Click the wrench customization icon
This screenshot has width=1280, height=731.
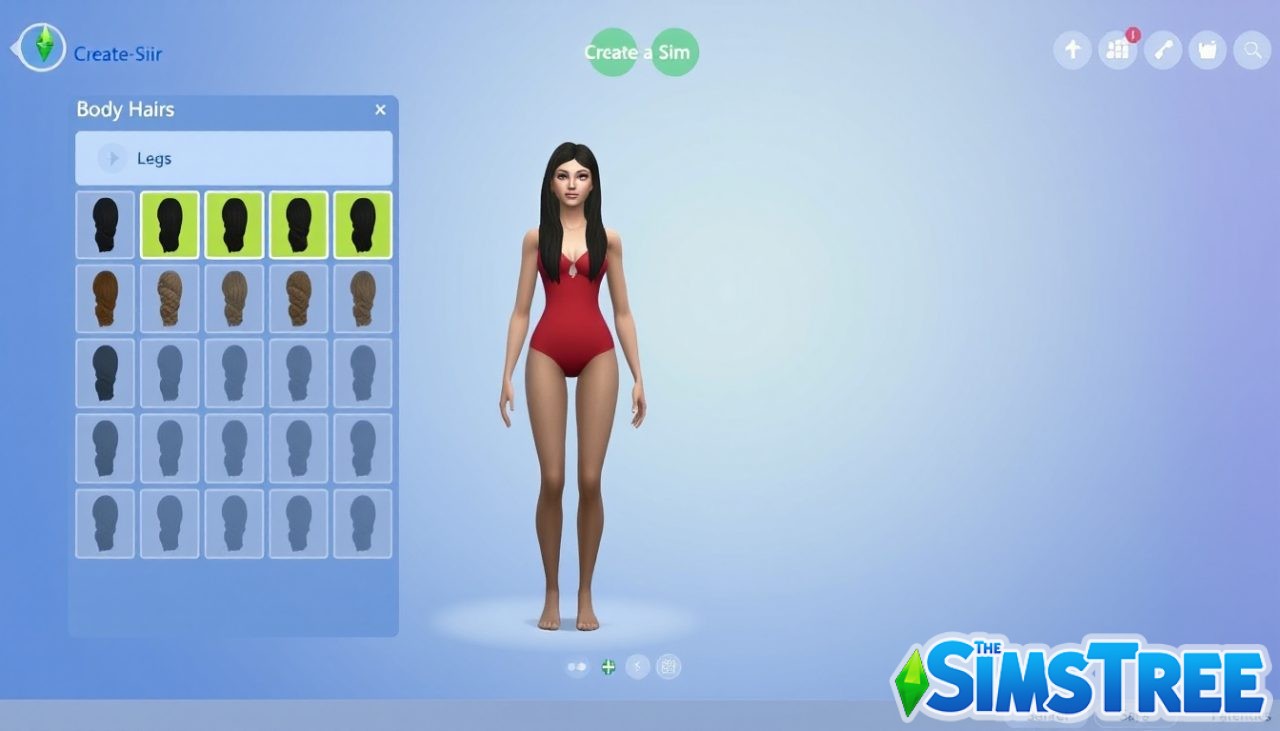point(1162,49)
